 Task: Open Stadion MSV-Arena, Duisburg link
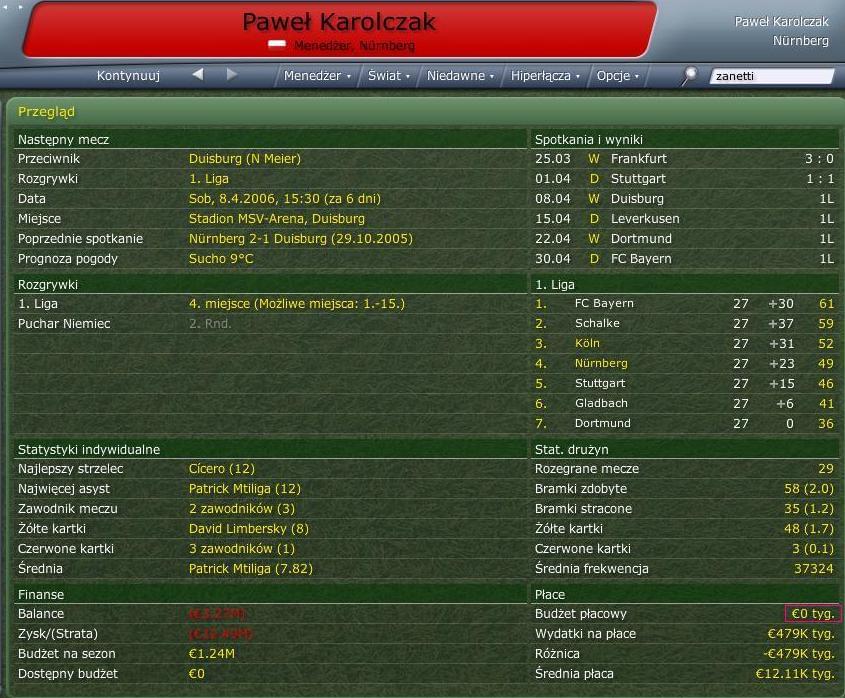click(276, 219)
